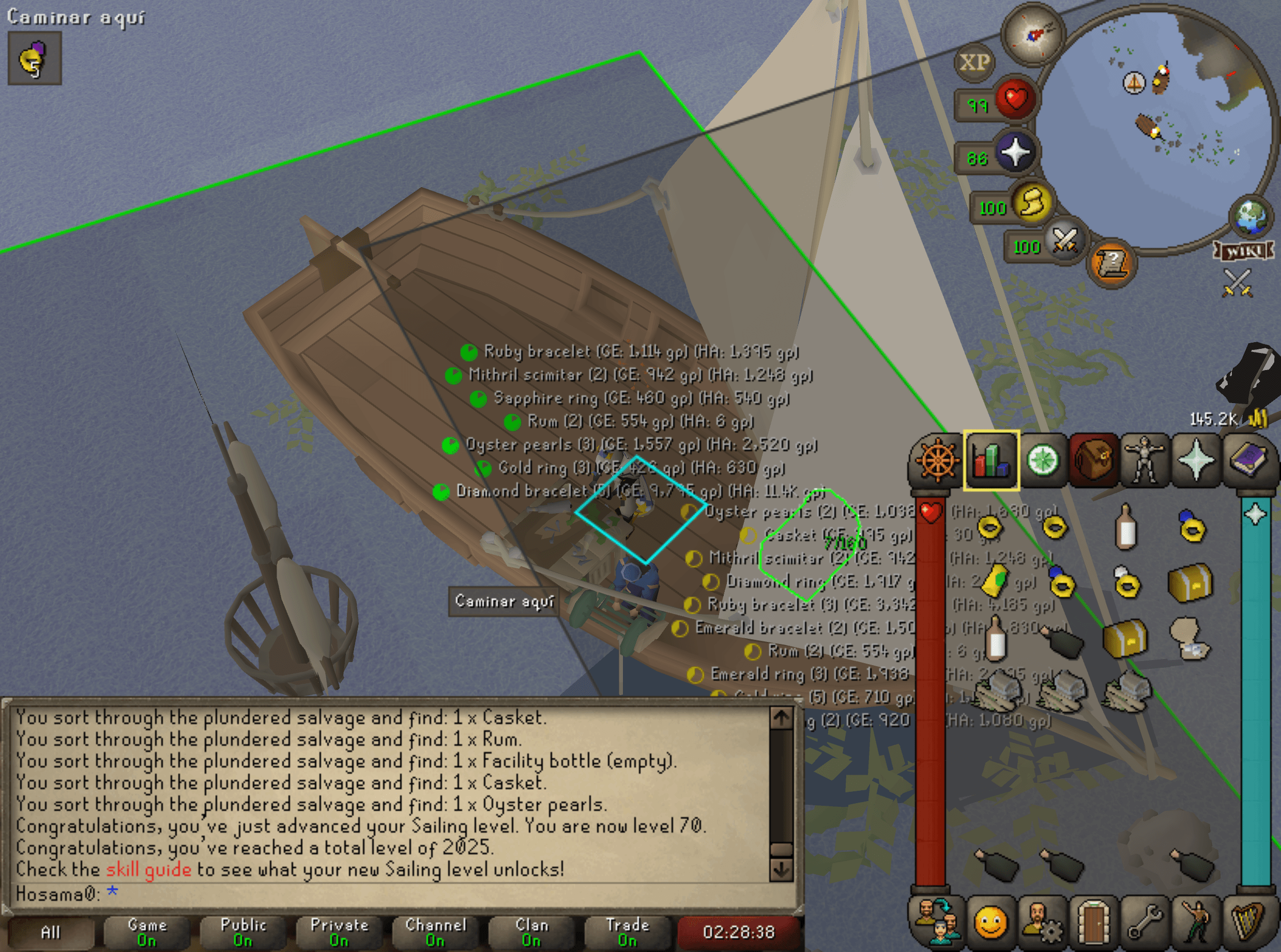Click the skill guide link
The width and height of the screenshot is (1281, 952).
[x=147, y=870]
